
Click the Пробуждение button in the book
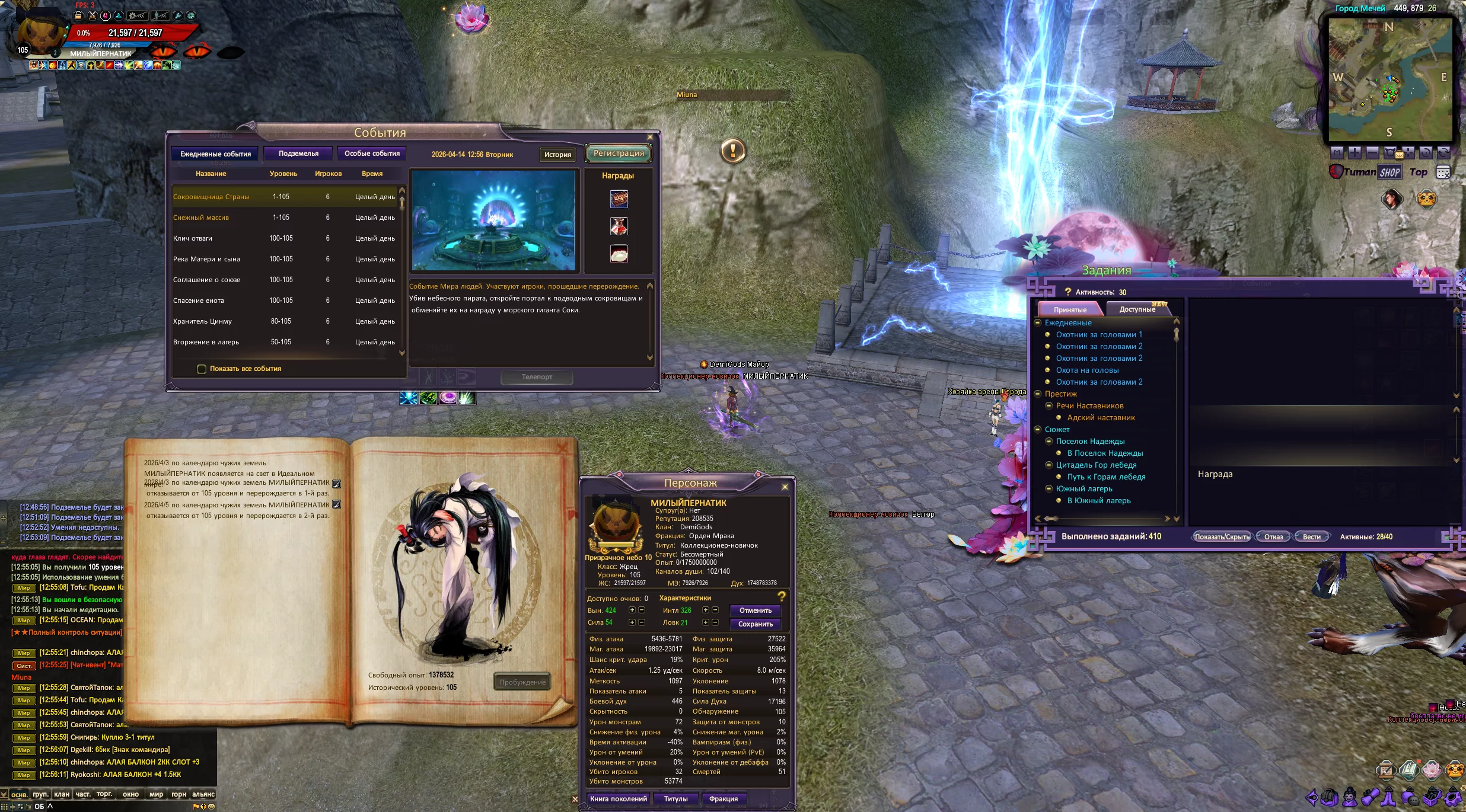click(x=522, y=682)
